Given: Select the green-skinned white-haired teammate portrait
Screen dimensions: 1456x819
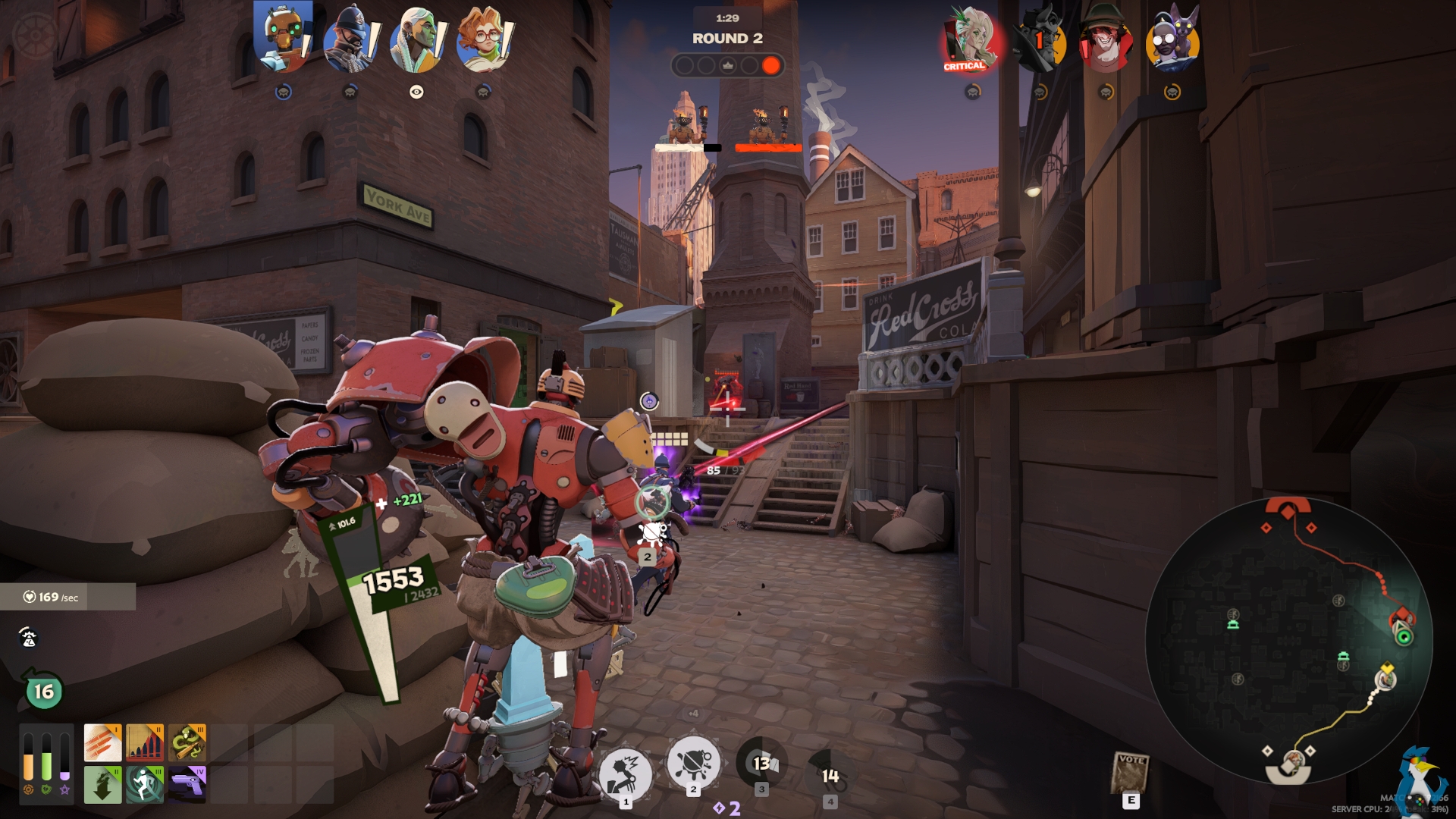Looking at the screenshot, I should tap(416, 39).
